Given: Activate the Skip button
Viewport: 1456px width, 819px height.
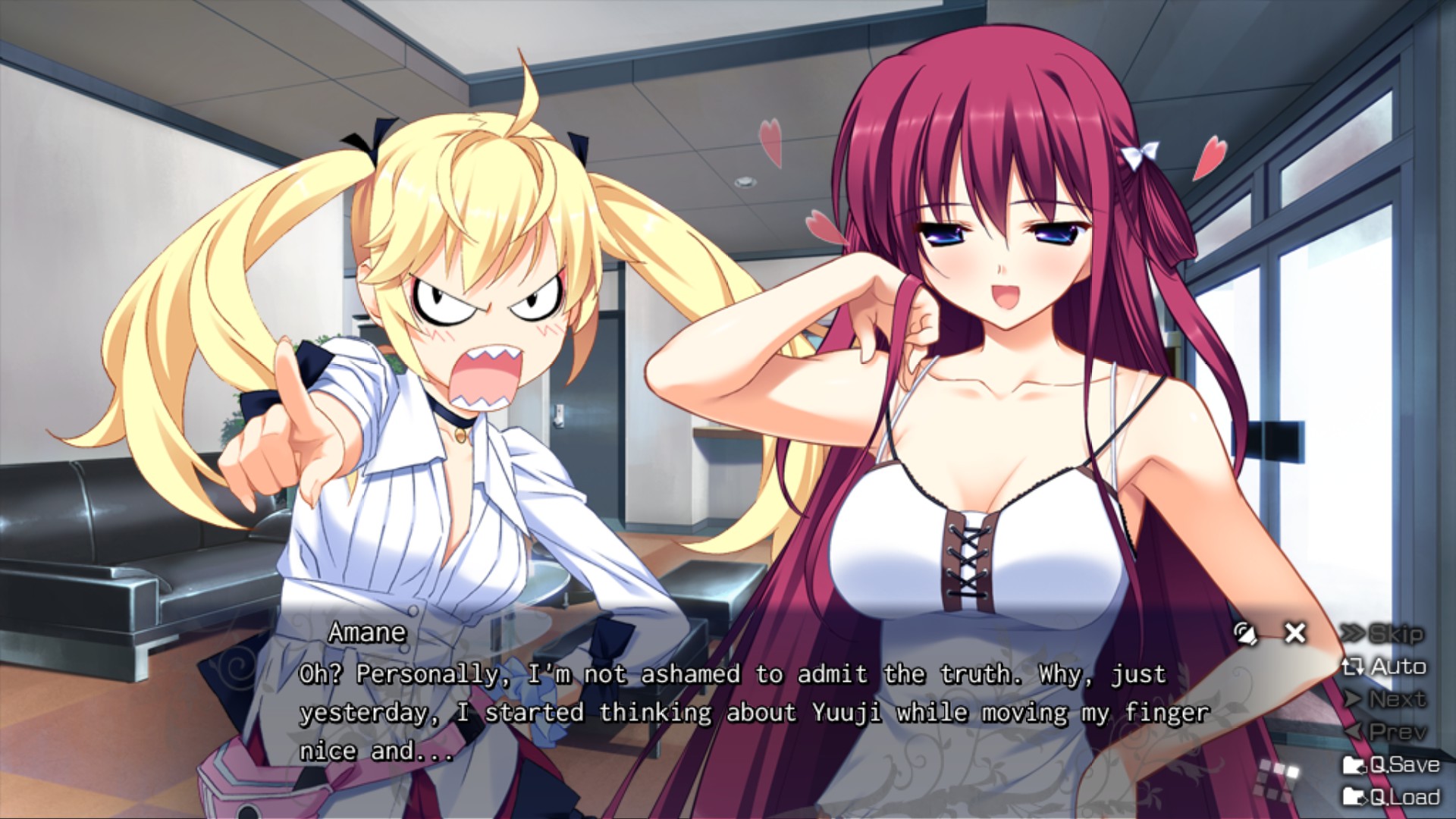Looking at the screenshot, I should [x=1383, y=634].
